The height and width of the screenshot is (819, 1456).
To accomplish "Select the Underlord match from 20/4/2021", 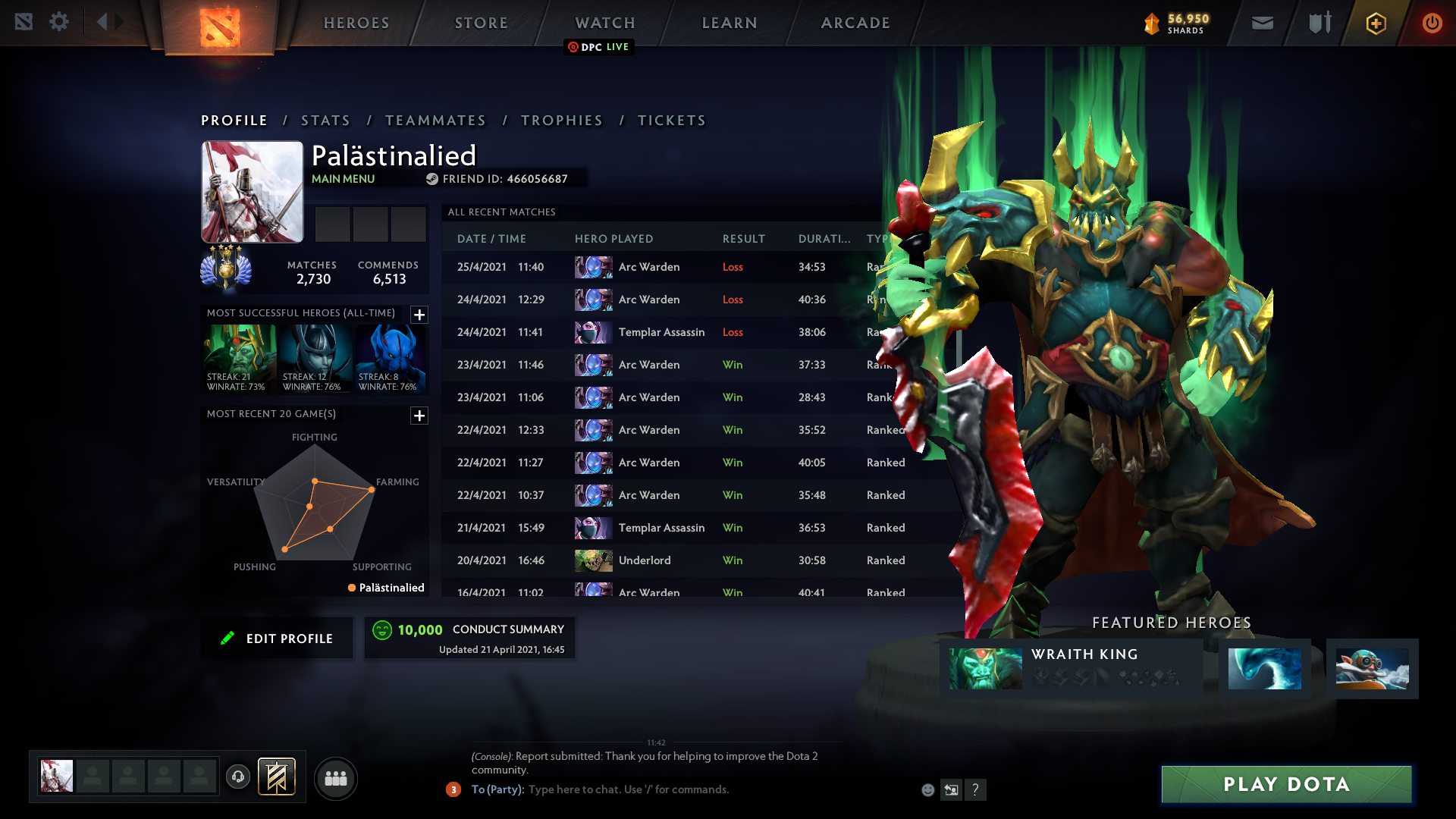I will (x=645, y=560).
